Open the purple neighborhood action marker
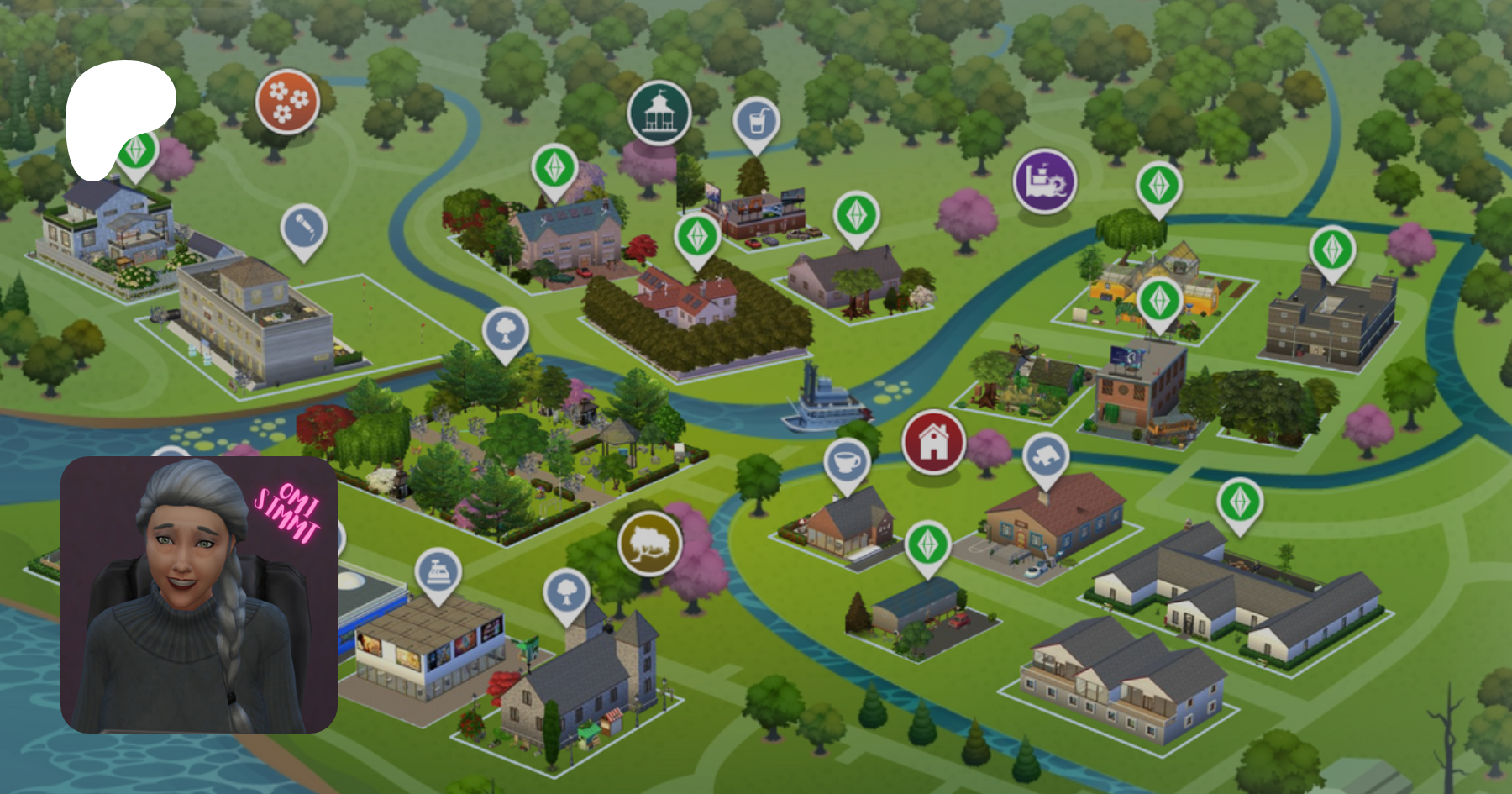 [x=1044, y=181]
